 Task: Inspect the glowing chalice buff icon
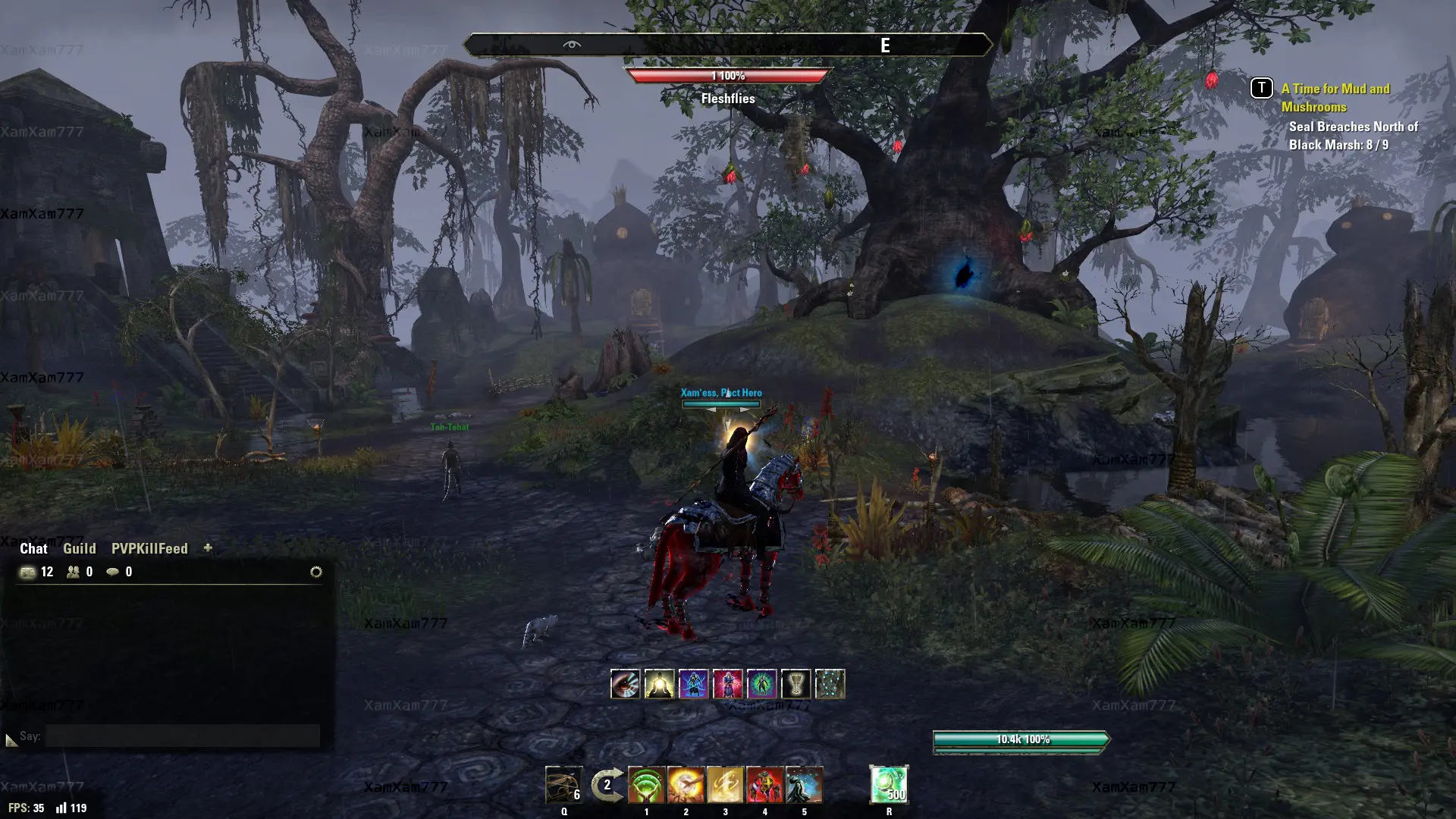pyautogui.click(x=795, y=684)
